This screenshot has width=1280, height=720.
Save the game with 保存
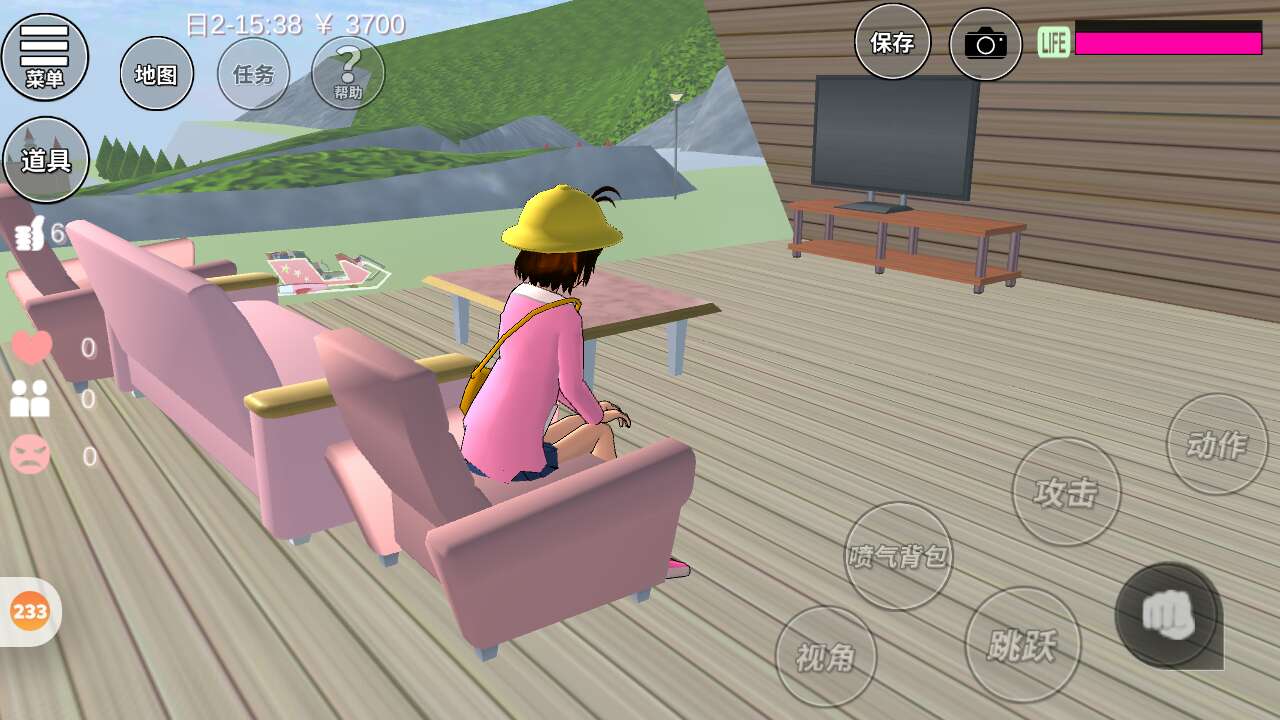click(892, 42)
